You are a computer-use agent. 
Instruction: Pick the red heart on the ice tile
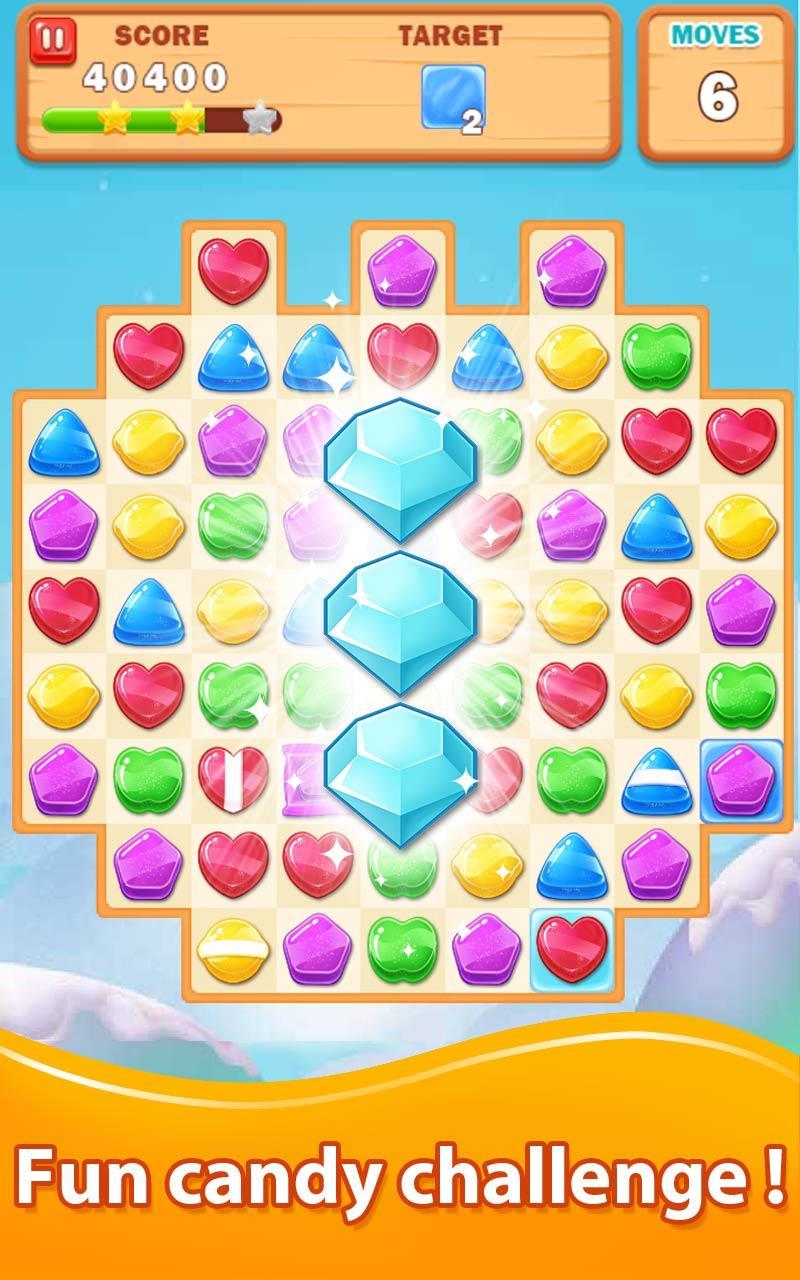tap(571, 949)
